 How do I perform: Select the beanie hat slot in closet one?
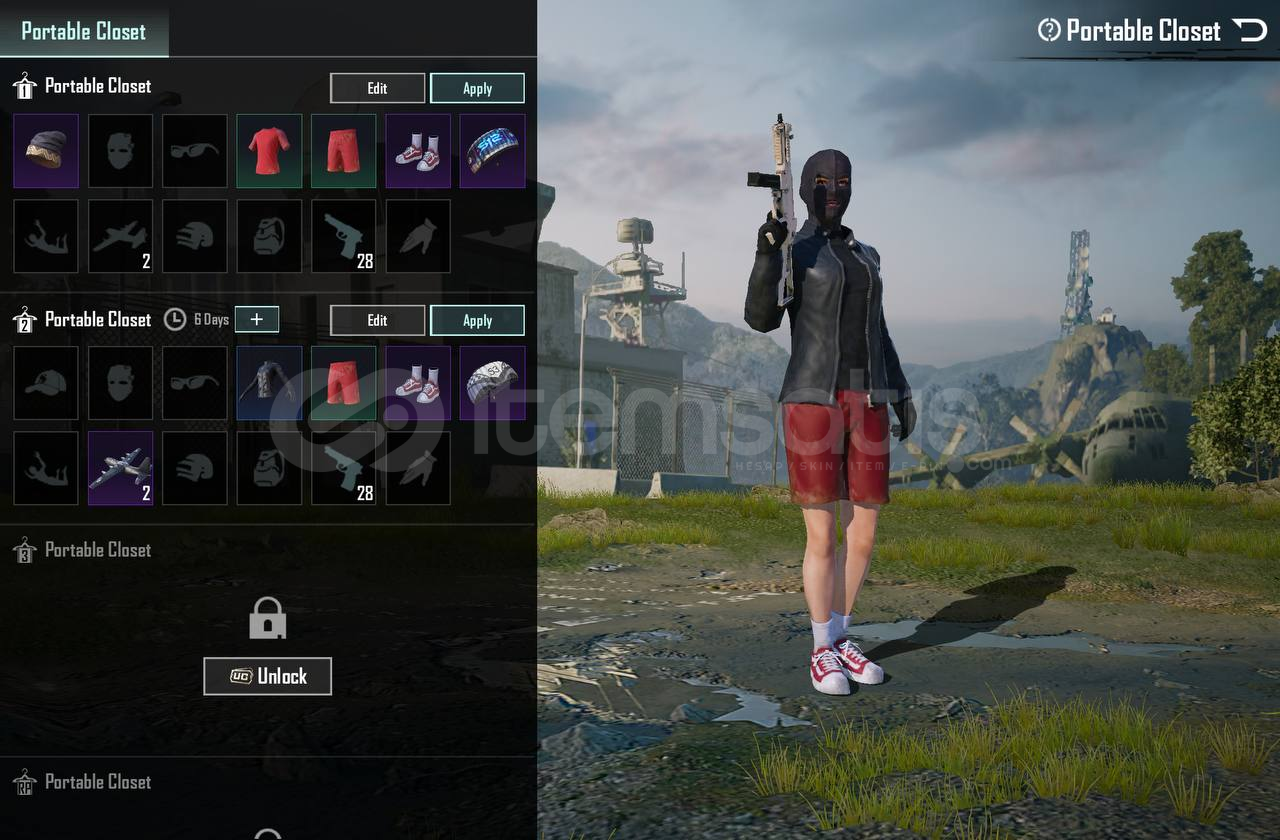(x=46, y=151)
